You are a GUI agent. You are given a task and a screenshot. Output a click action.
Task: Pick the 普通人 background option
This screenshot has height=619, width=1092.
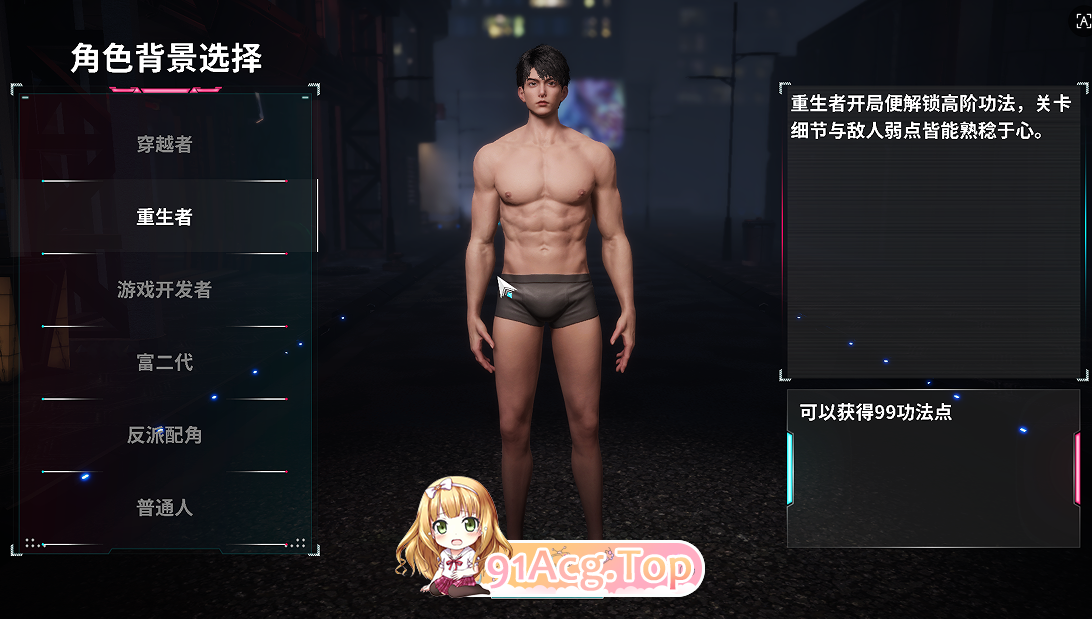(165, 508)
